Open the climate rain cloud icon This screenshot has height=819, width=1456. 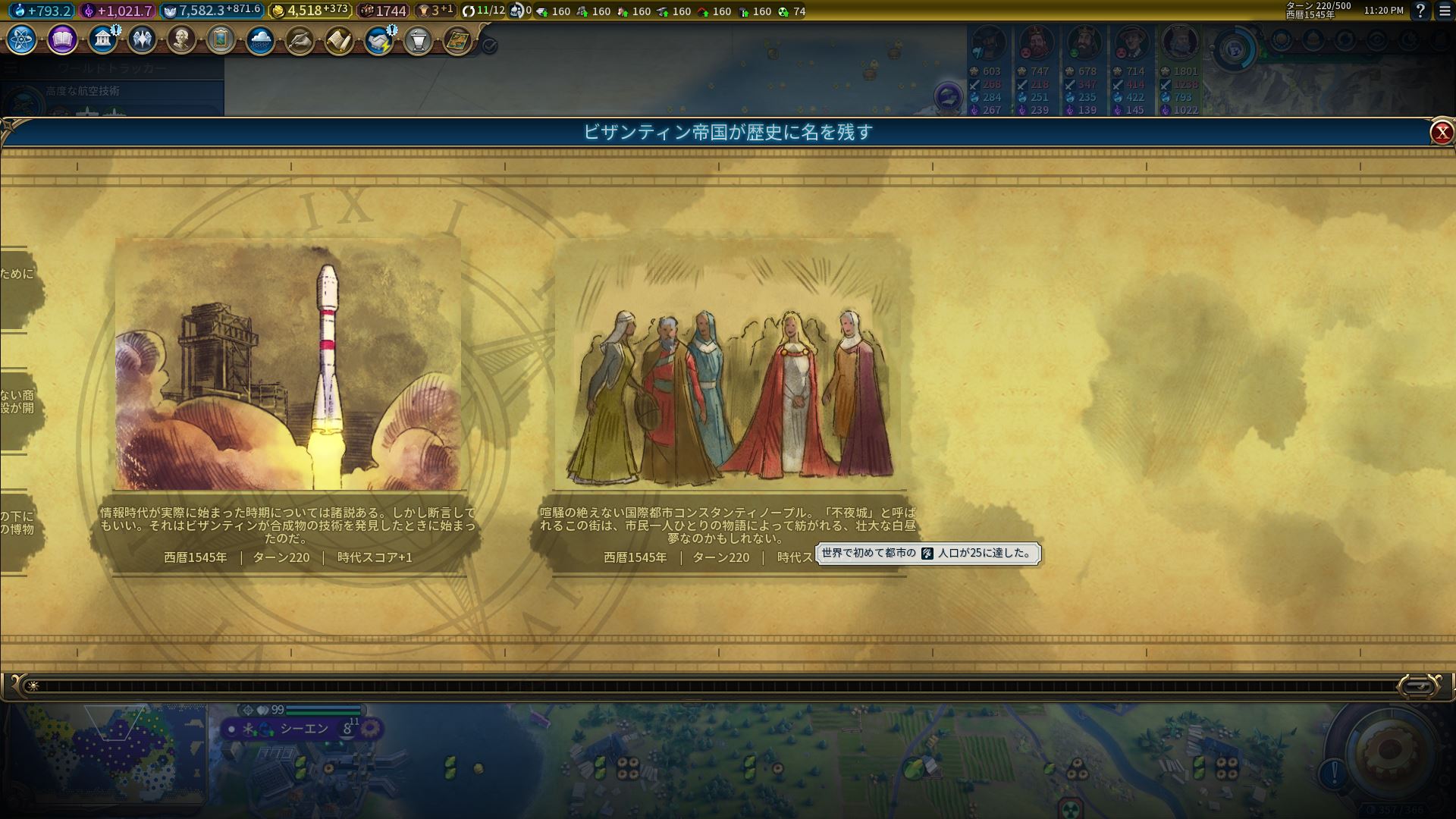pos(260,39)
